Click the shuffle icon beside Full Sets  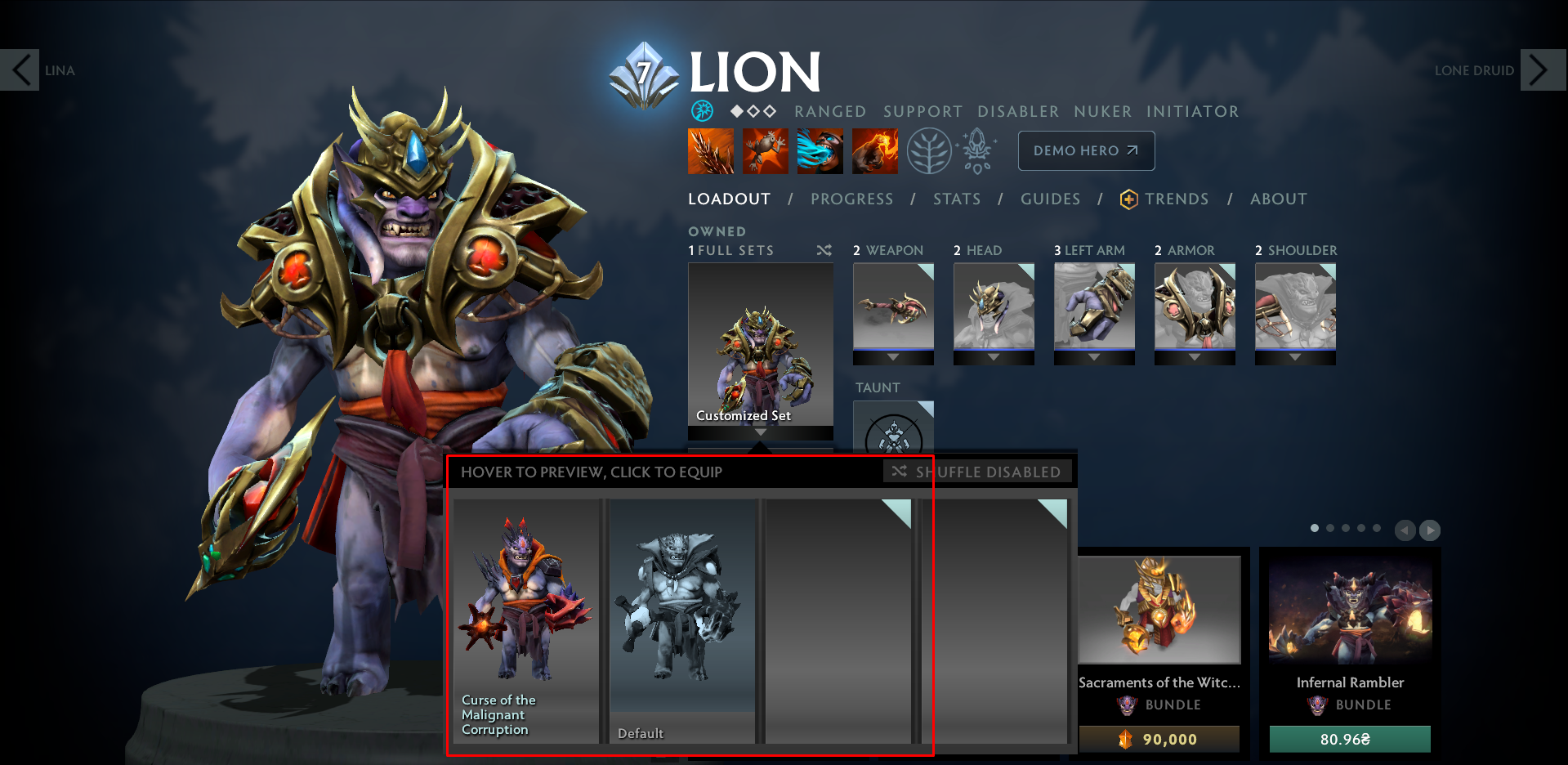tap(824, 251)
